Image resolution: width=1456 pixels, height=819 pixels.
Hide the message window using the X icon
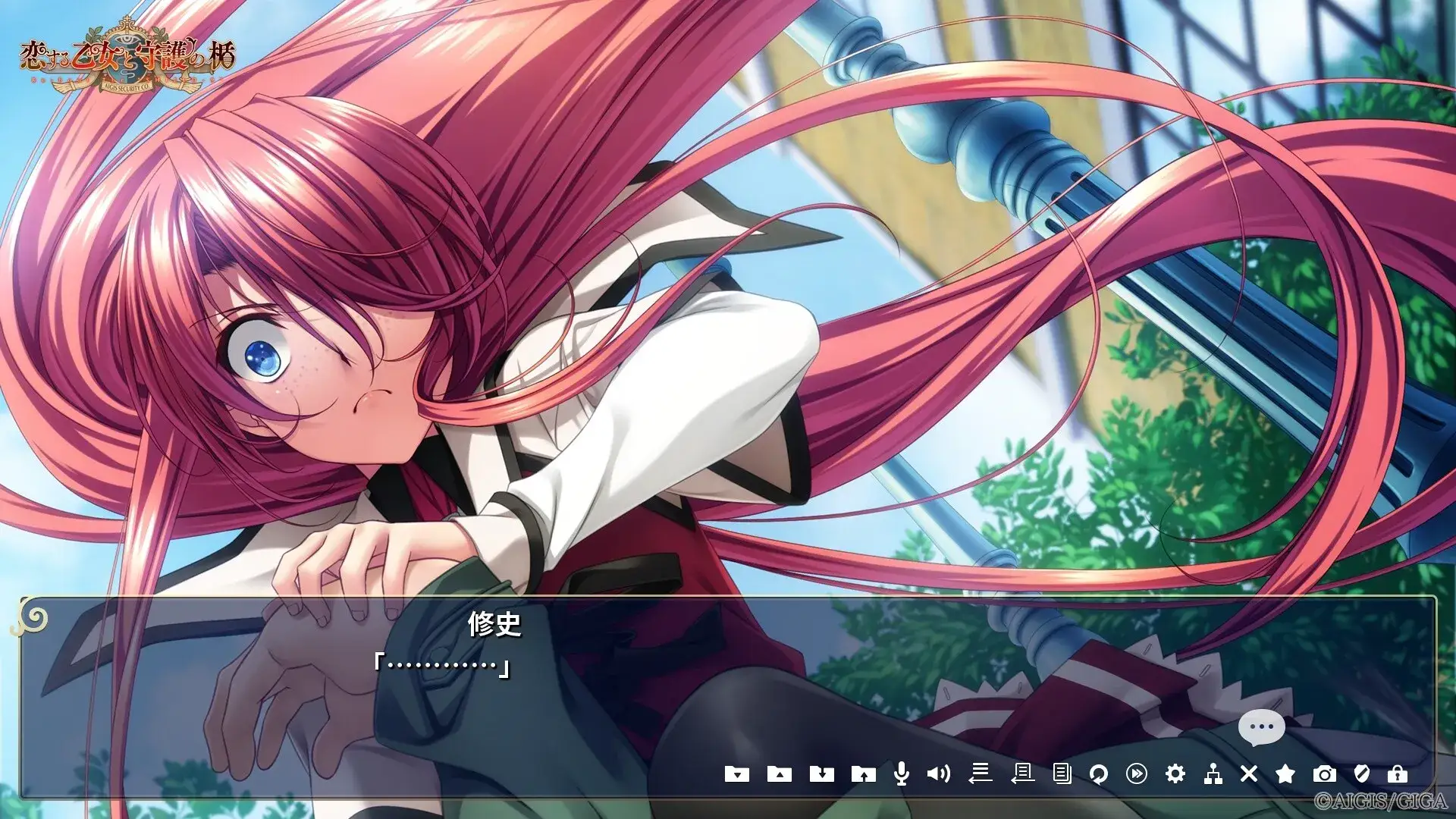[1247, 773]
